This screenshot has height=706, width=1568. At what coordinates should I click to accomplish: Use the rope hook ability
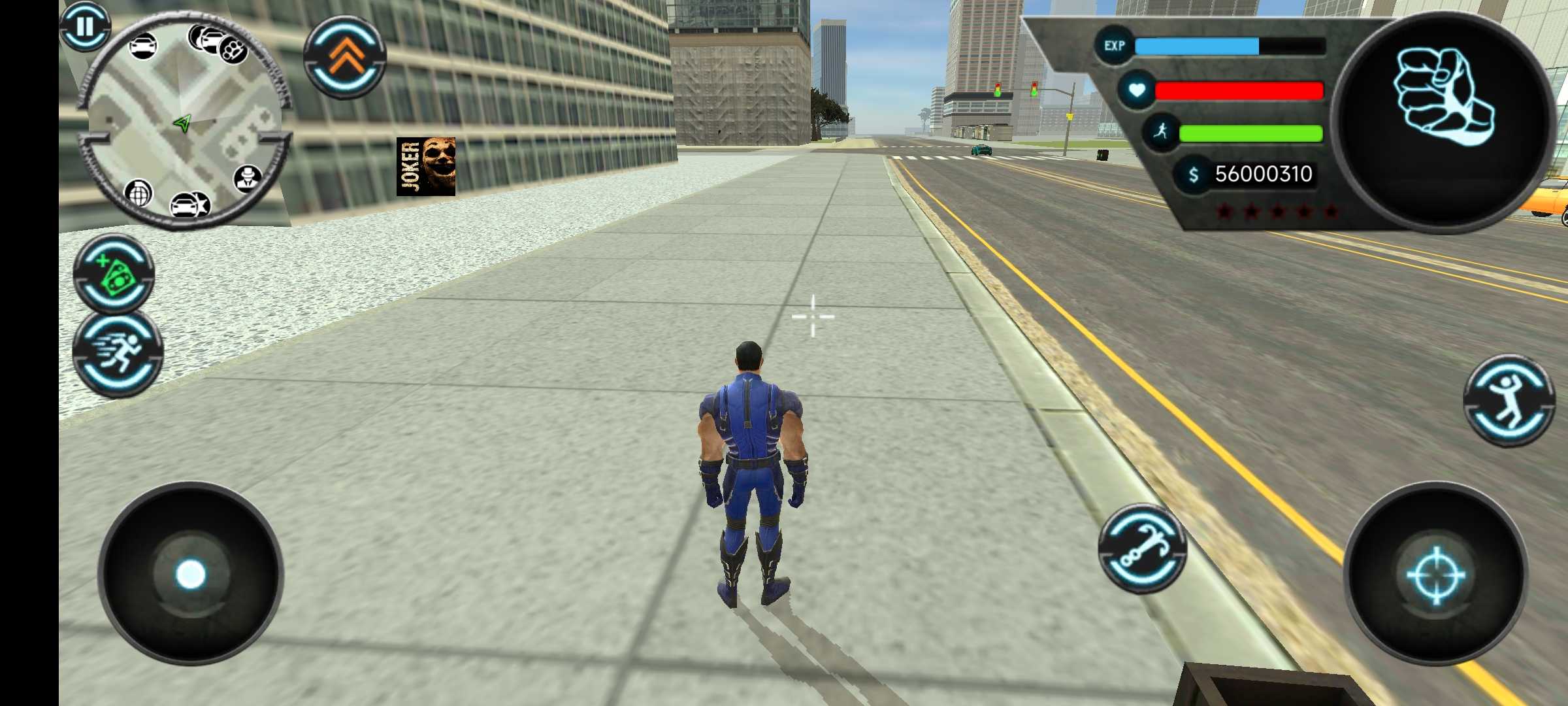(x=1143, y=548)
